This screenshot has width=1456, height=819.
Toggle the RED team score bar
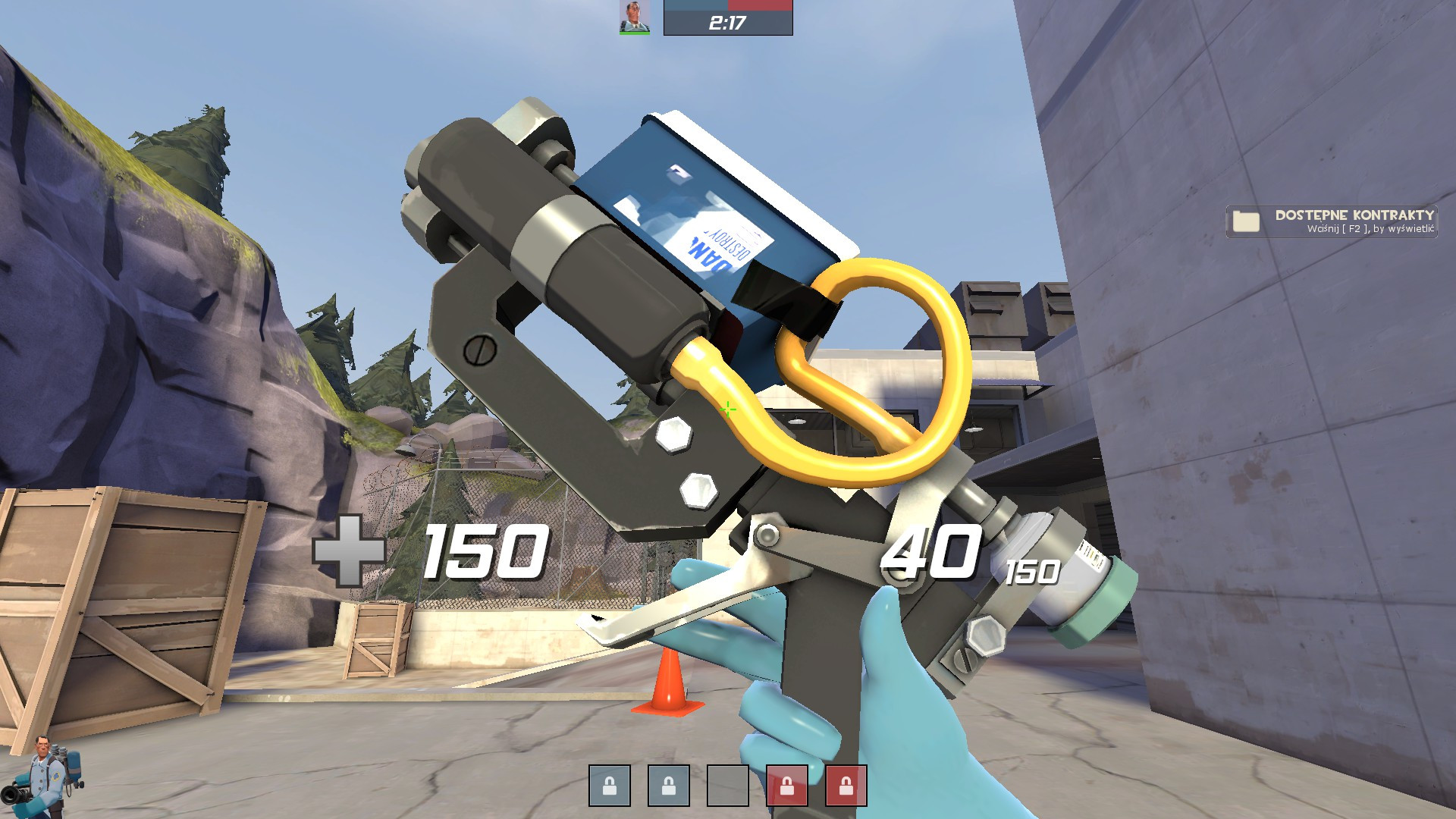[762, 5]
